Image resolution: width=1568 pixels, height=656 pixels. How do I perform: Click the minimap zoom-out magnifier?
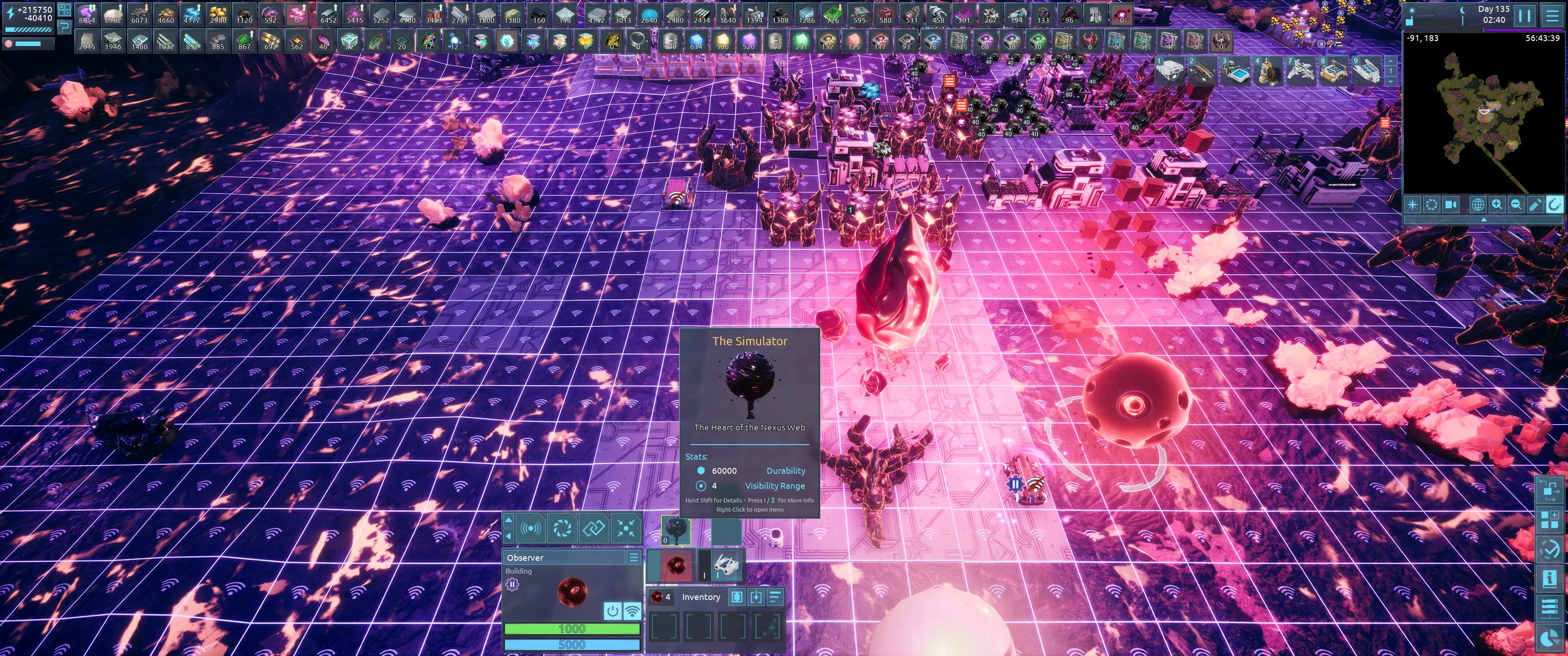click(x=1516, y=205)
